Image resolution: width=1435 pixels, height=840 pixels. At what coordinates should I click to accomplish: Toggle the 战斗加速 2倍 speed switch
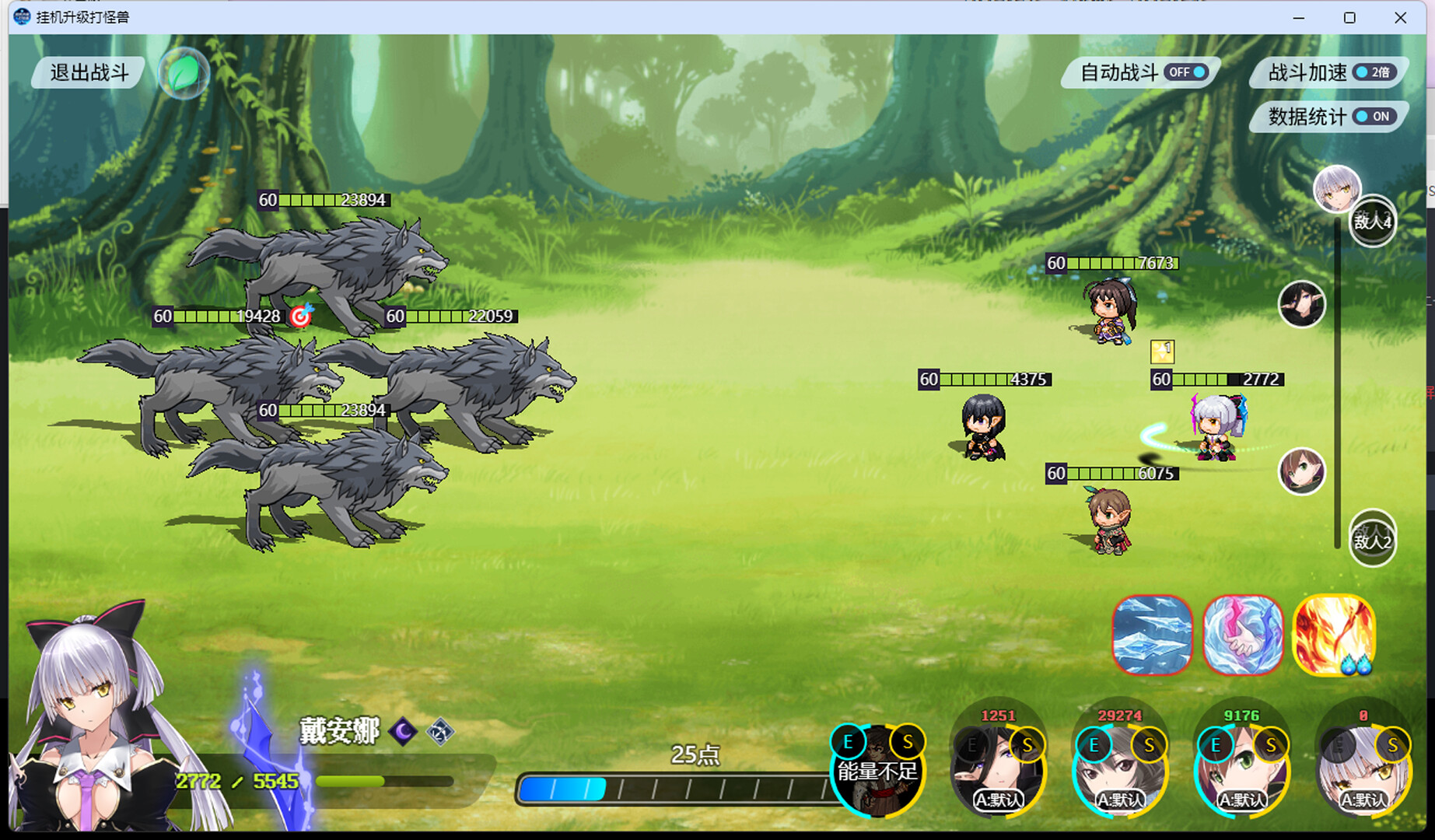click(1374, 72)
